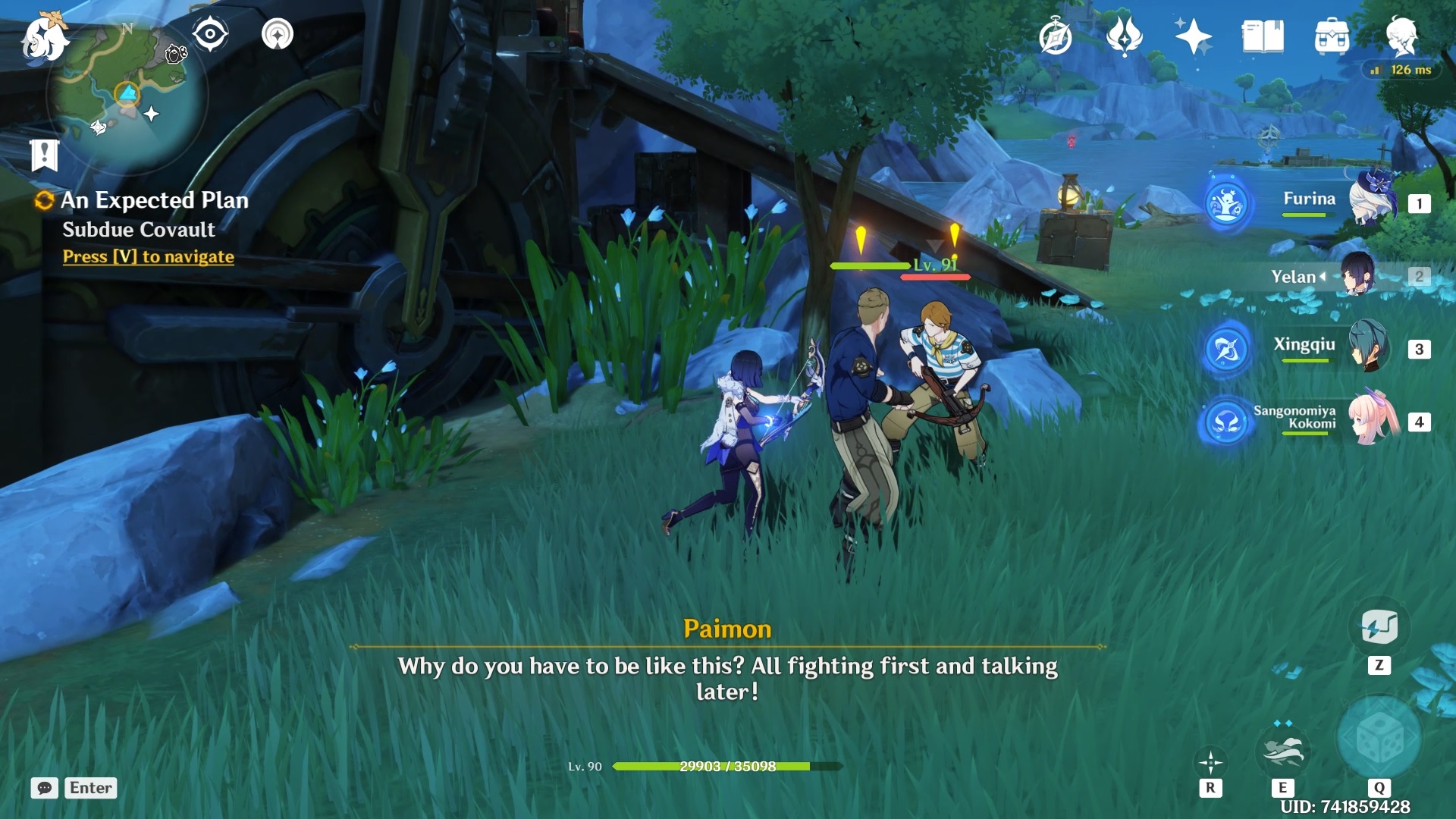The width and height of the screenshot is (1456, 819).
Task: Open the compass adventure icon
Action: click(x=1055, y=36)
